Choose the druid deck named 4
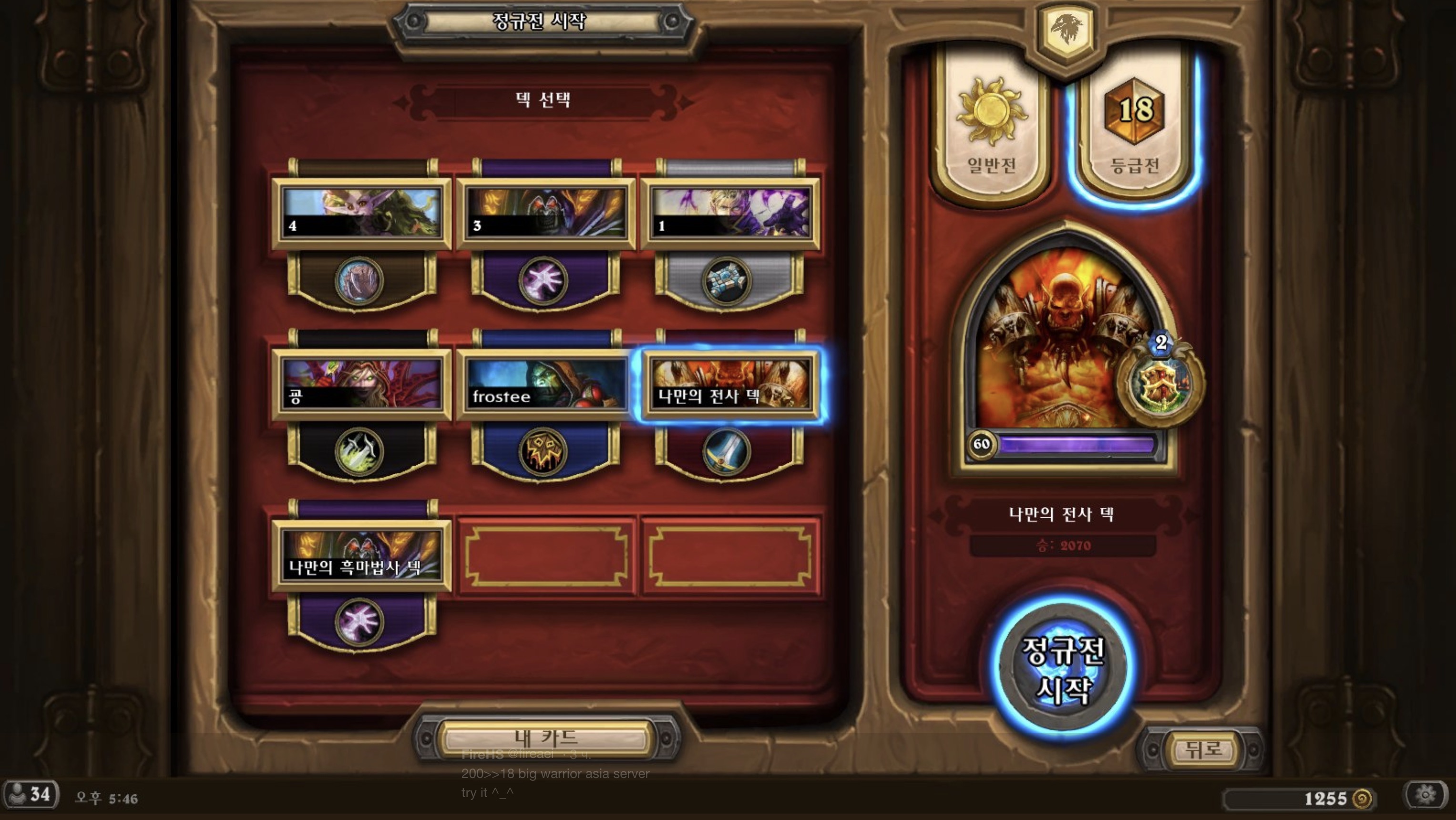This screenshot has width=1456, height=820. point(361,214)
